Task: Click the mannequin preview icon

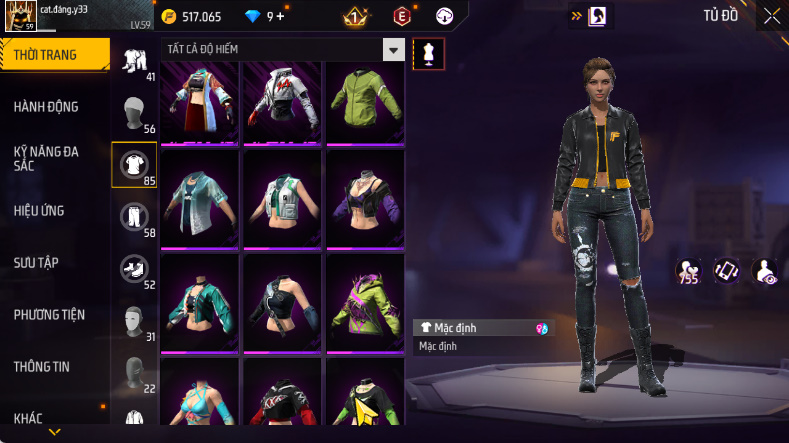Action: coord(430,54)
